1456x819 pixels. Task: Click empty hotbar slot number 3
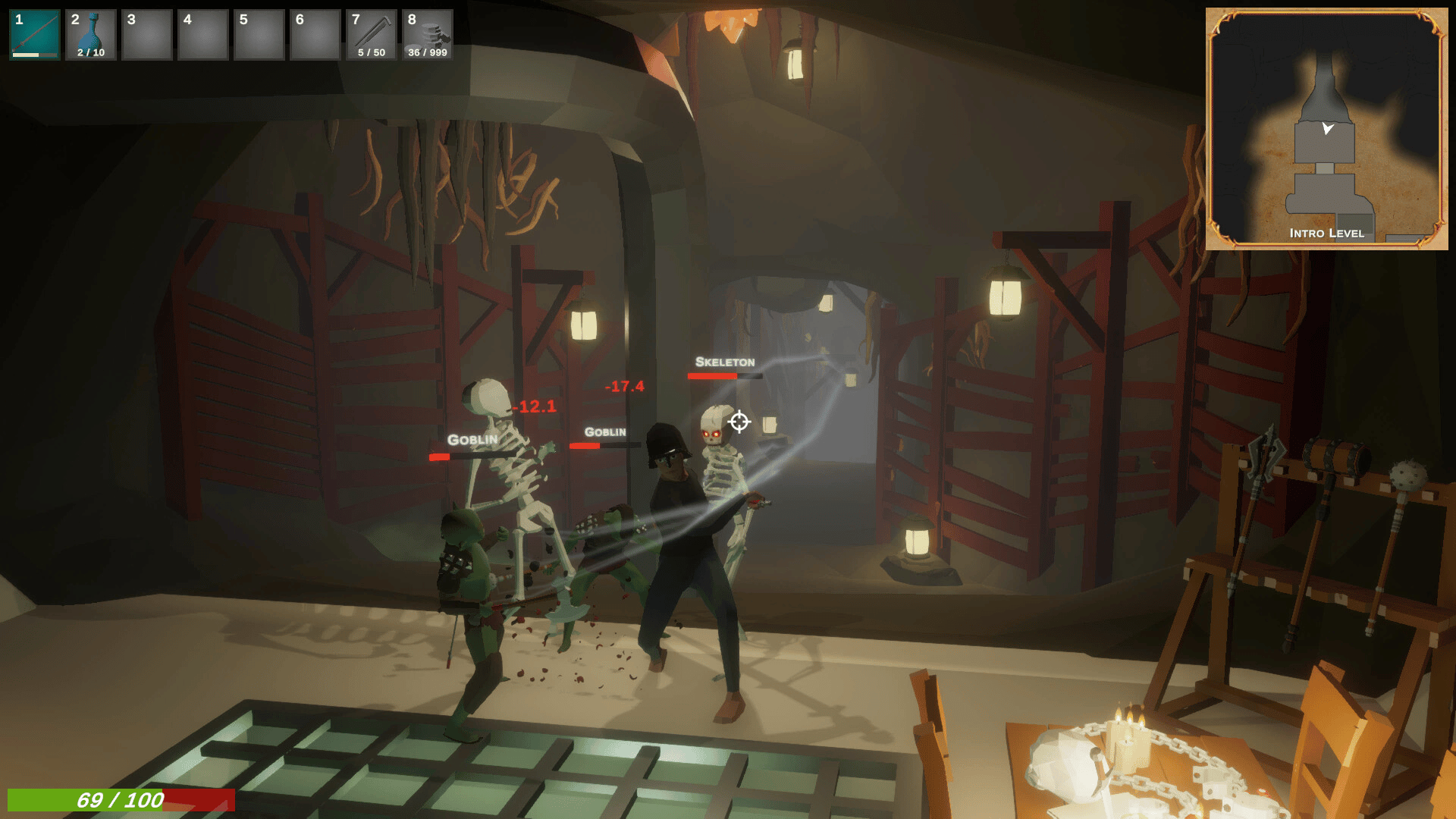(x=147, y=35)
